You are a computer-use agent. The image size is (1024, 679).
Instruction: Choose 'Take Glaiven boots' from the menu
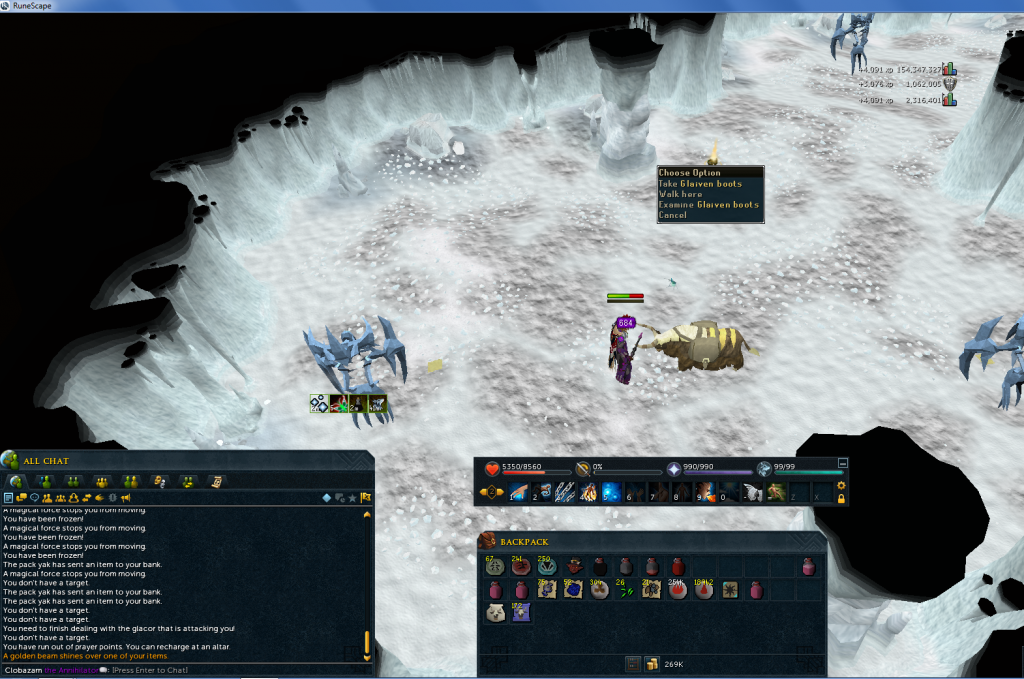pos(699,184)
